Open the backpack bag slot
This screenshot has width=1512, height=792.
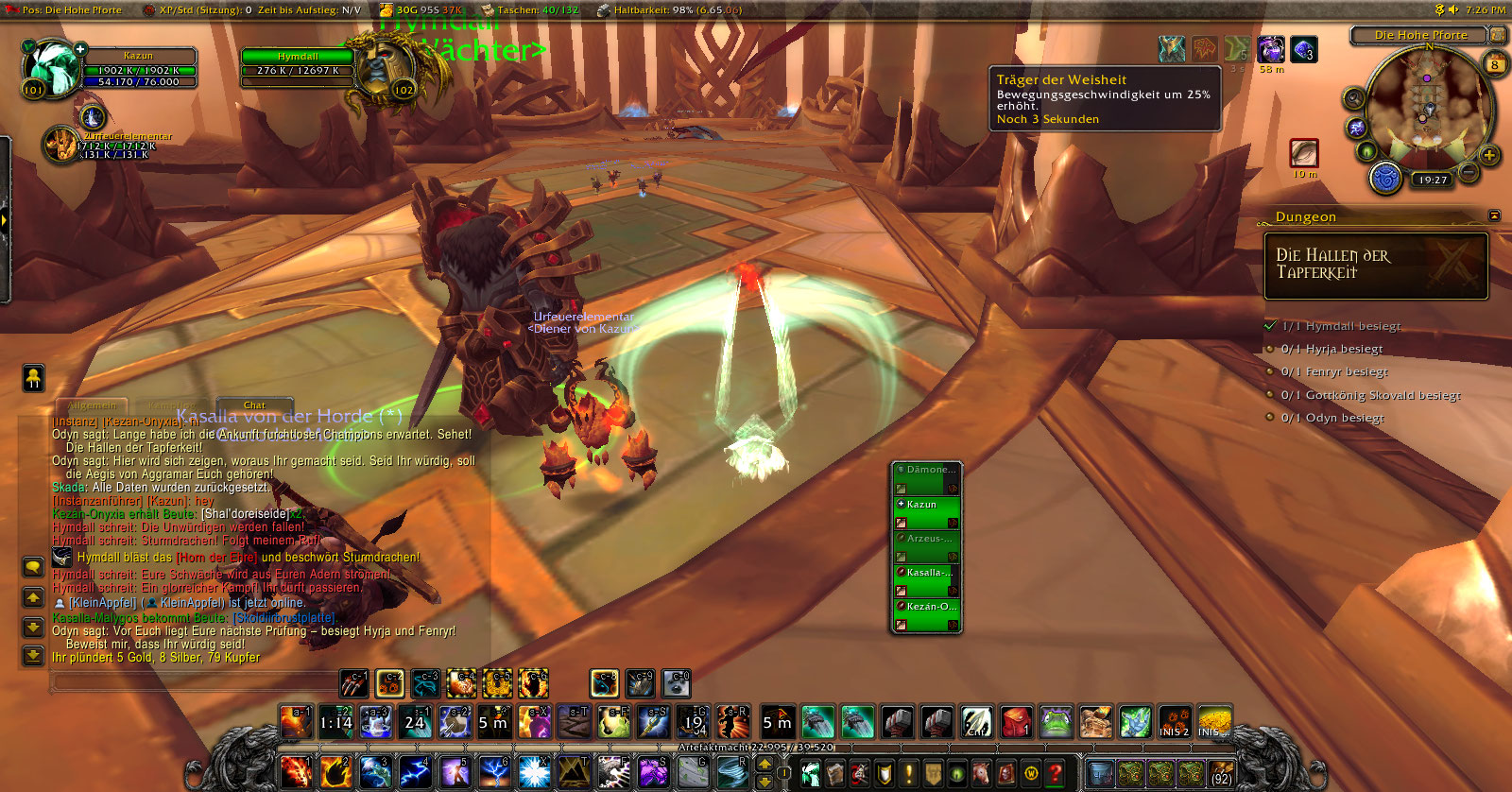(1221, 773)
